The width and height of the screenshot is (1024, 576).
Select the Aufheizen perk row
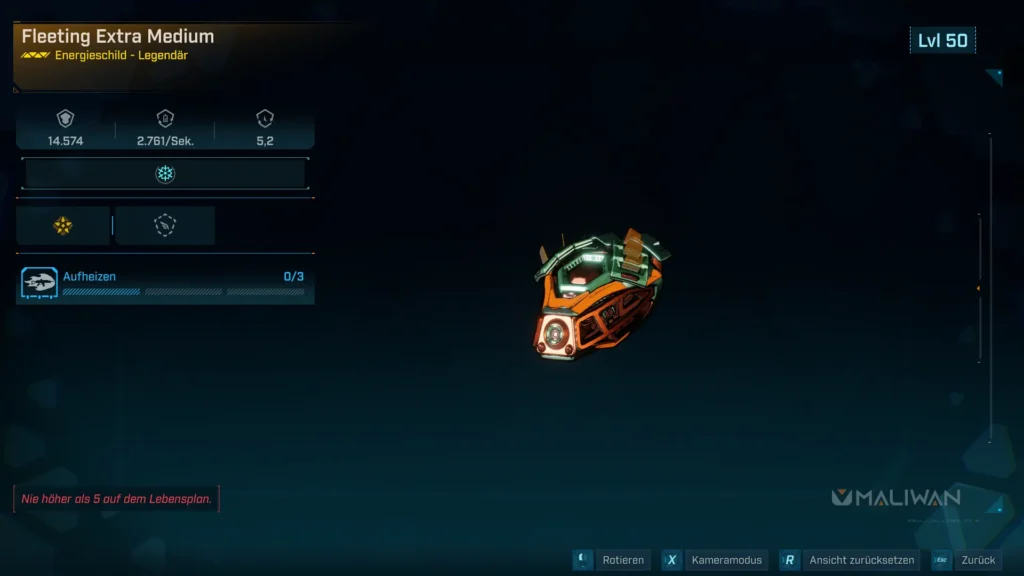[165, 284]
